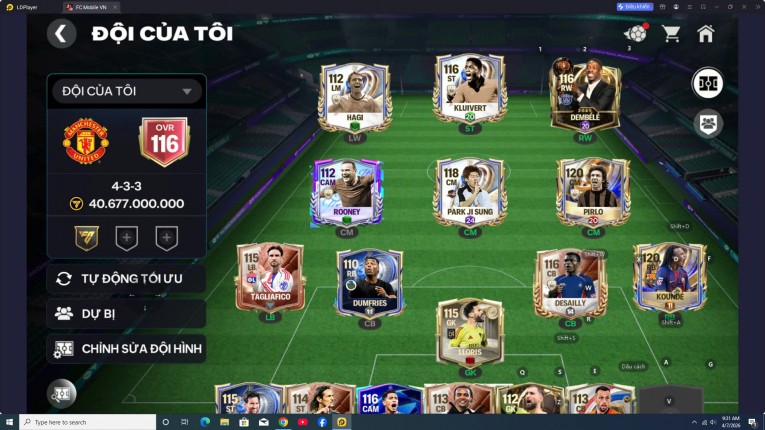Tap Tự Động Tối Ưu auto-optimize button
This screenshot has width=765, height=430.
click(126, 278)
